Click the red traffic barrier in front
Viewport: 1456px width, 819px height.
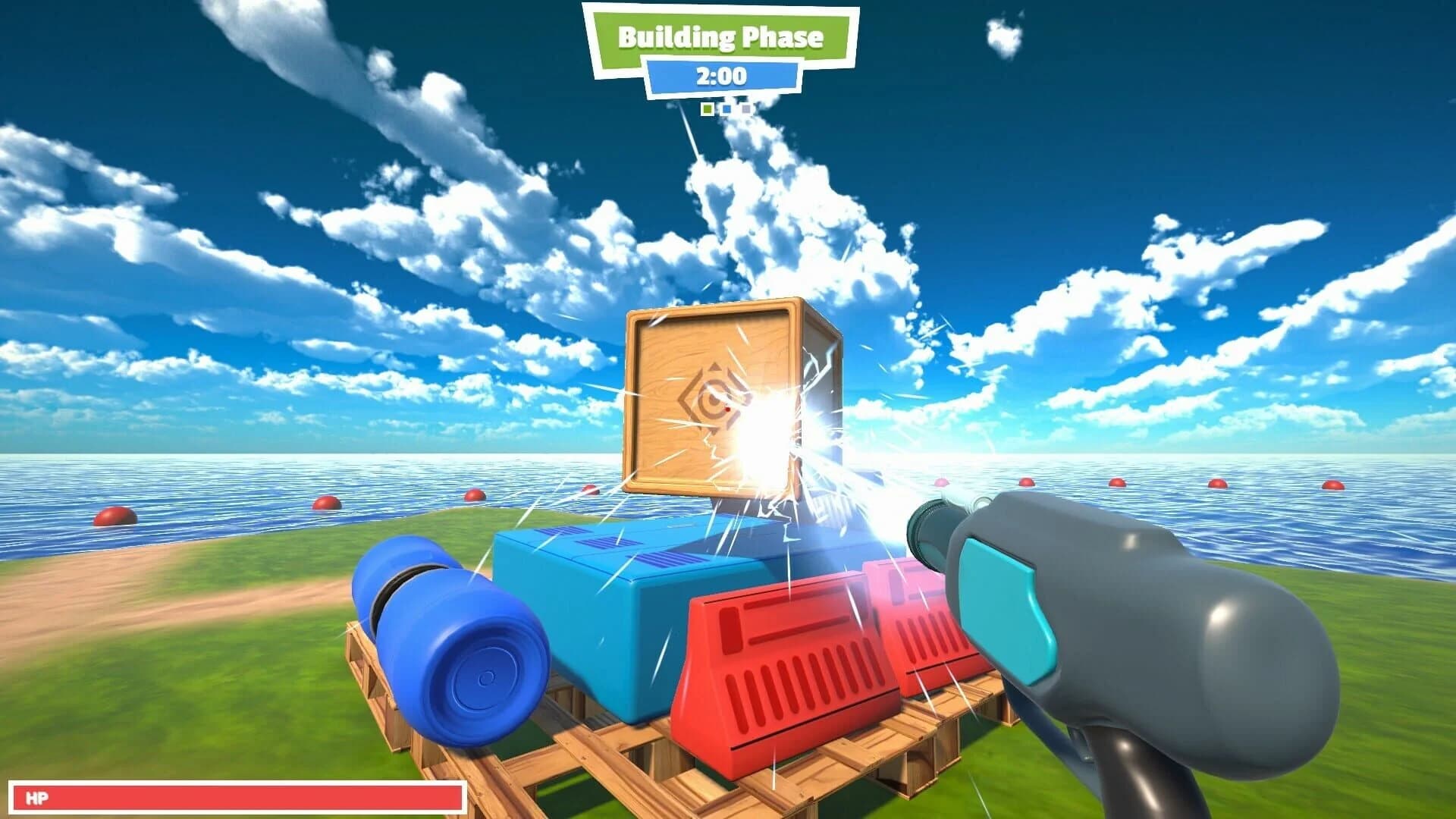[x=766, y=667]
